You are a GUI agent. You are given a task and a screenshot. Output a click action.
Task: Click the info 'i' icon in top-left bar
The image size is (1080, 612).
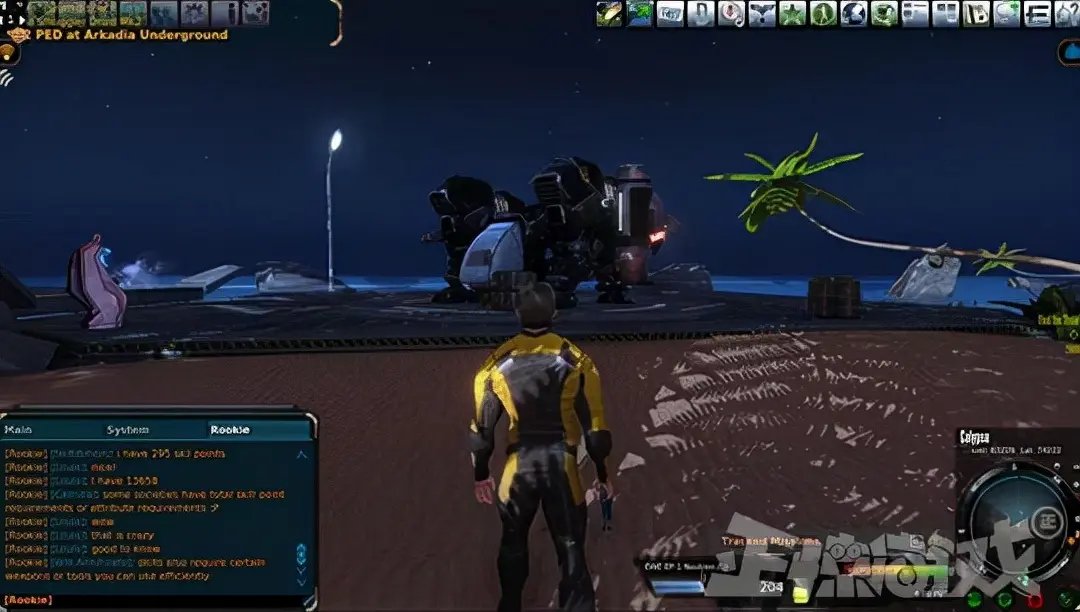click(x=225, y=13)
